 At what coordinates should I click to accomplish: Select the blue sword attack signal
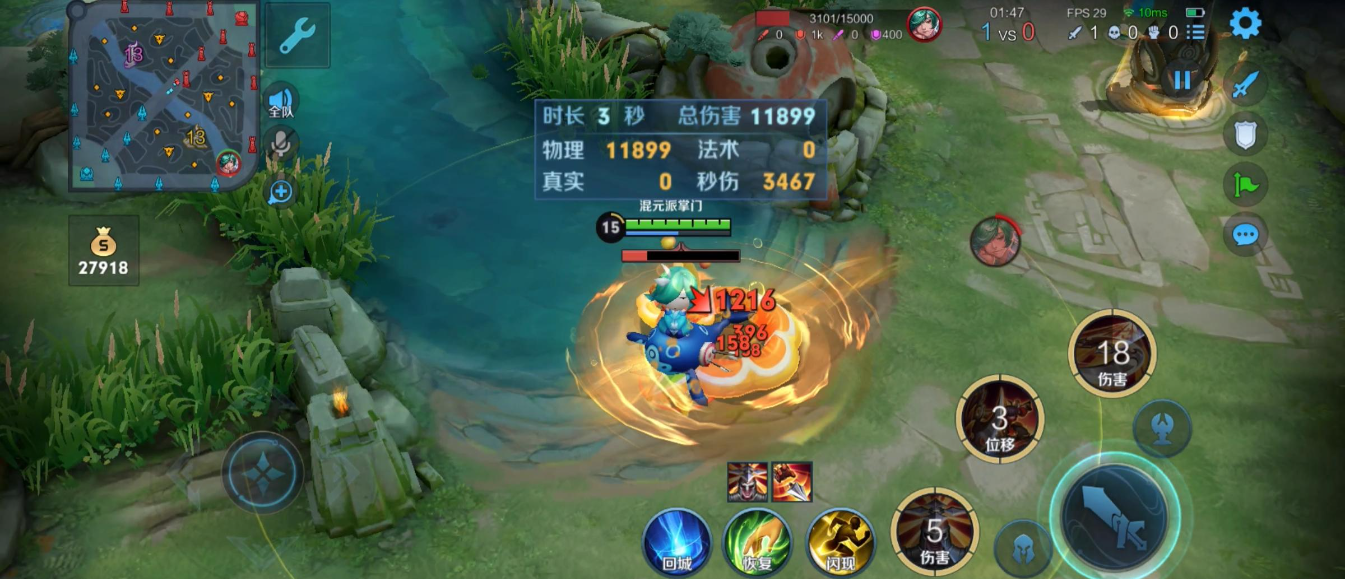point(1245,85)
